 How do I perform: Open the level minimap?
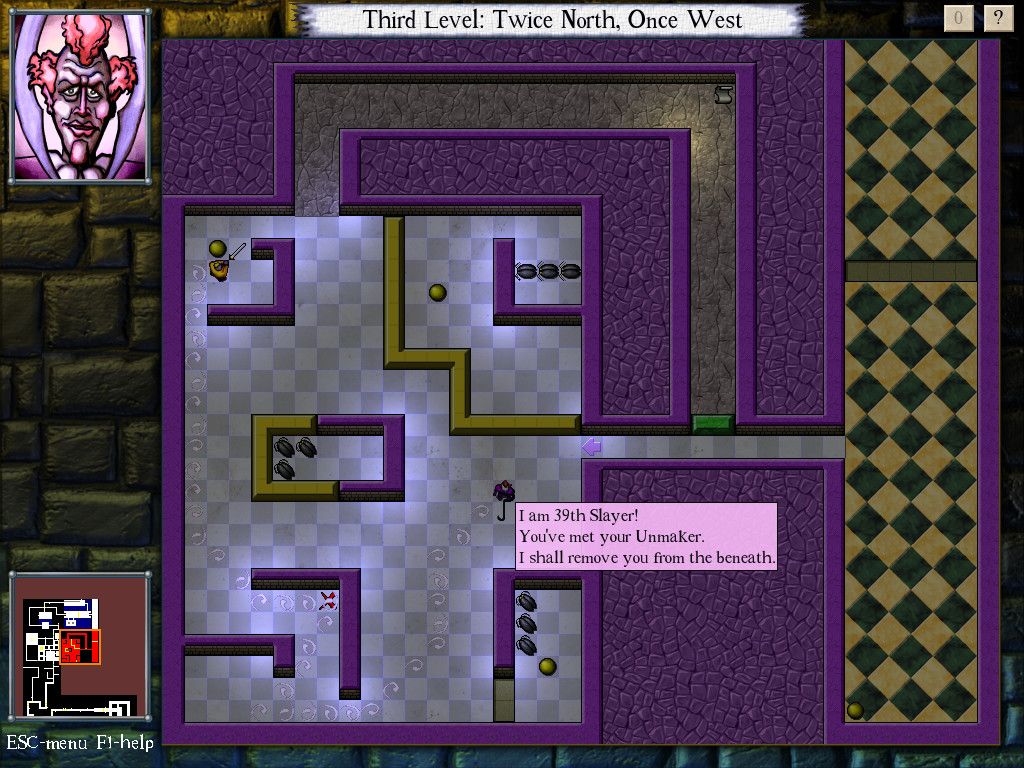(x=79, y=646)
